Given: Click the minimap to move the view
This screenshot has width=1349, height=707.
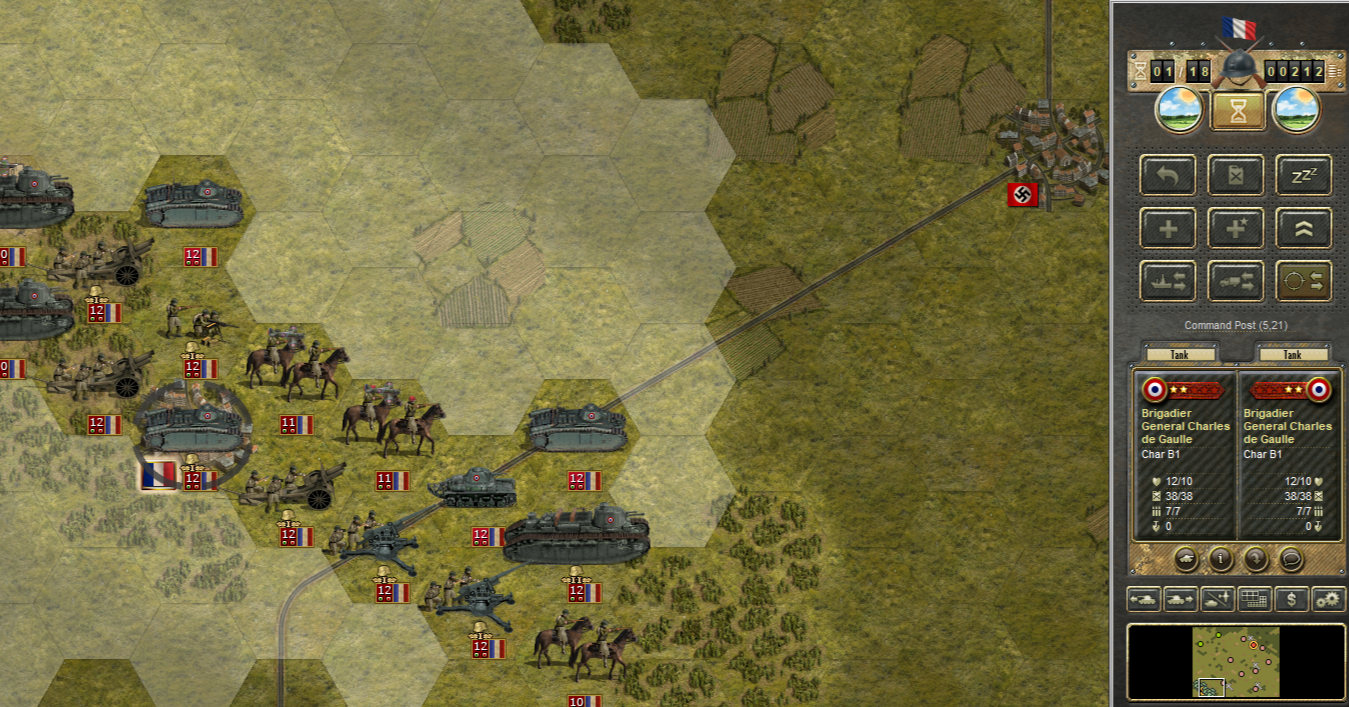Looking at the screenshot, I should [1236, 661].
